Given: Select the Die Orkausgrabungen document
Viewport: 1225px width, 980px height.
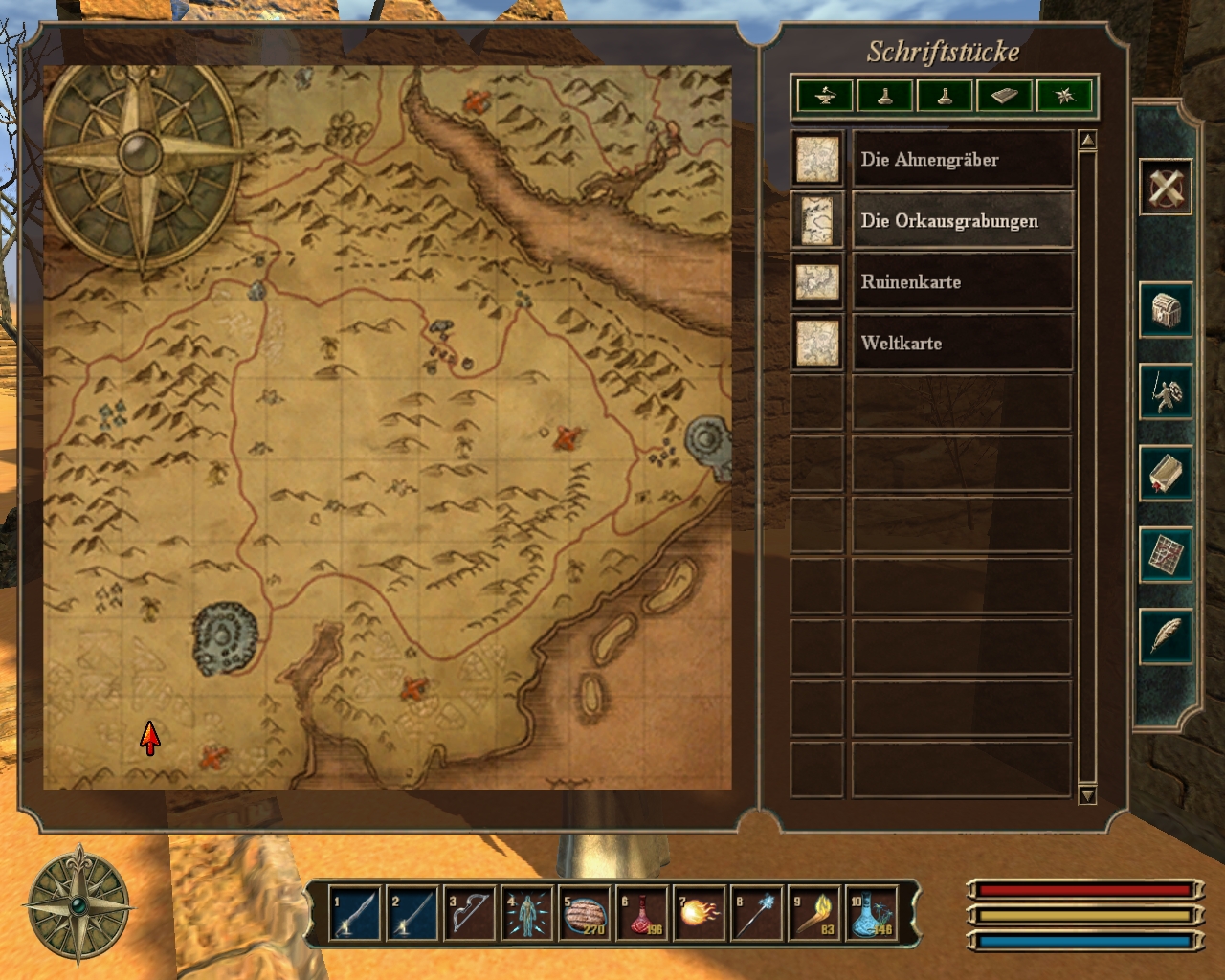Looking at the screenshot, I should (961, 220).
